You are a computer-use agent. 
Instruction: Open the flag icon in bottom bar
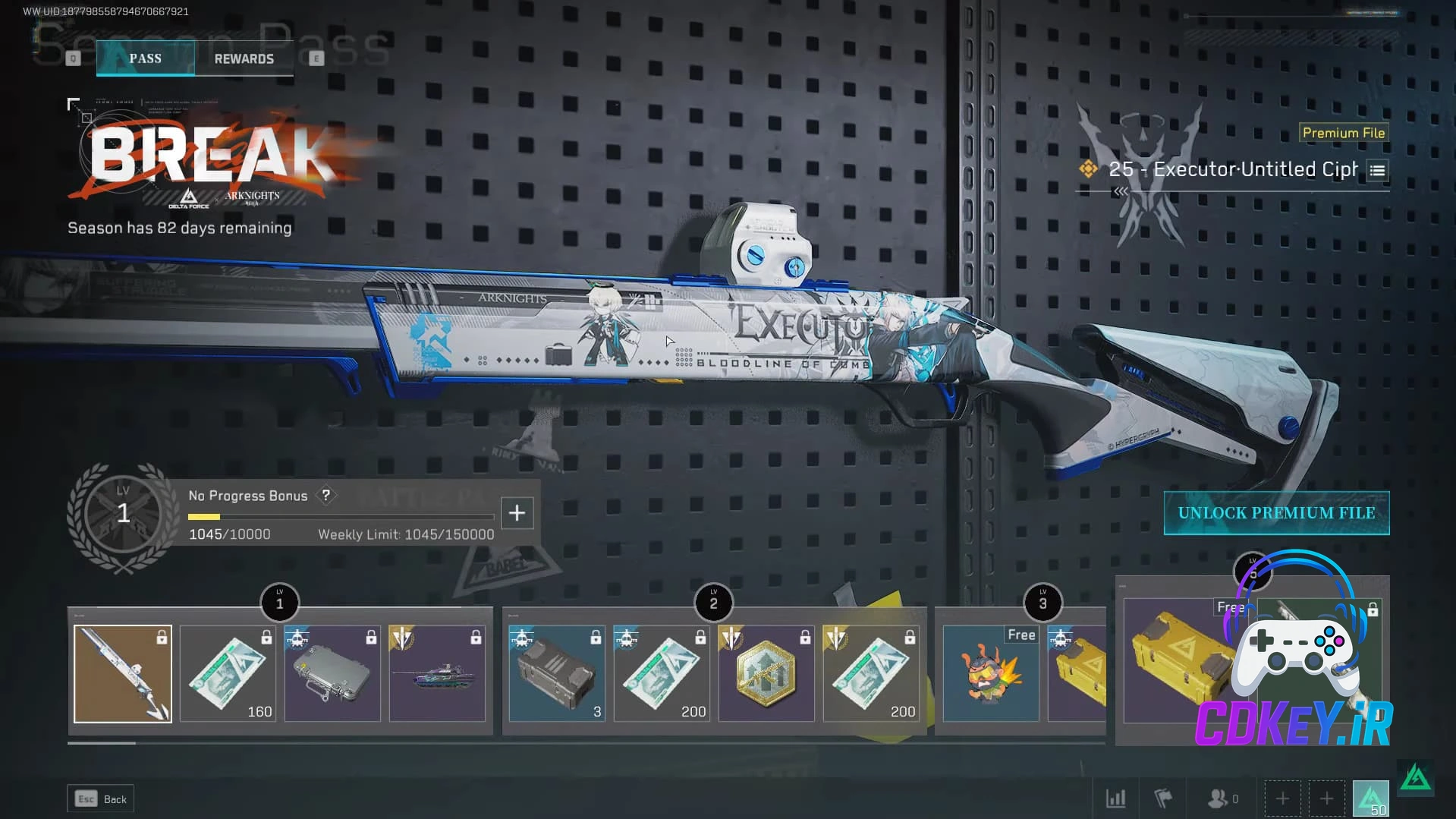coord(1162,799)
